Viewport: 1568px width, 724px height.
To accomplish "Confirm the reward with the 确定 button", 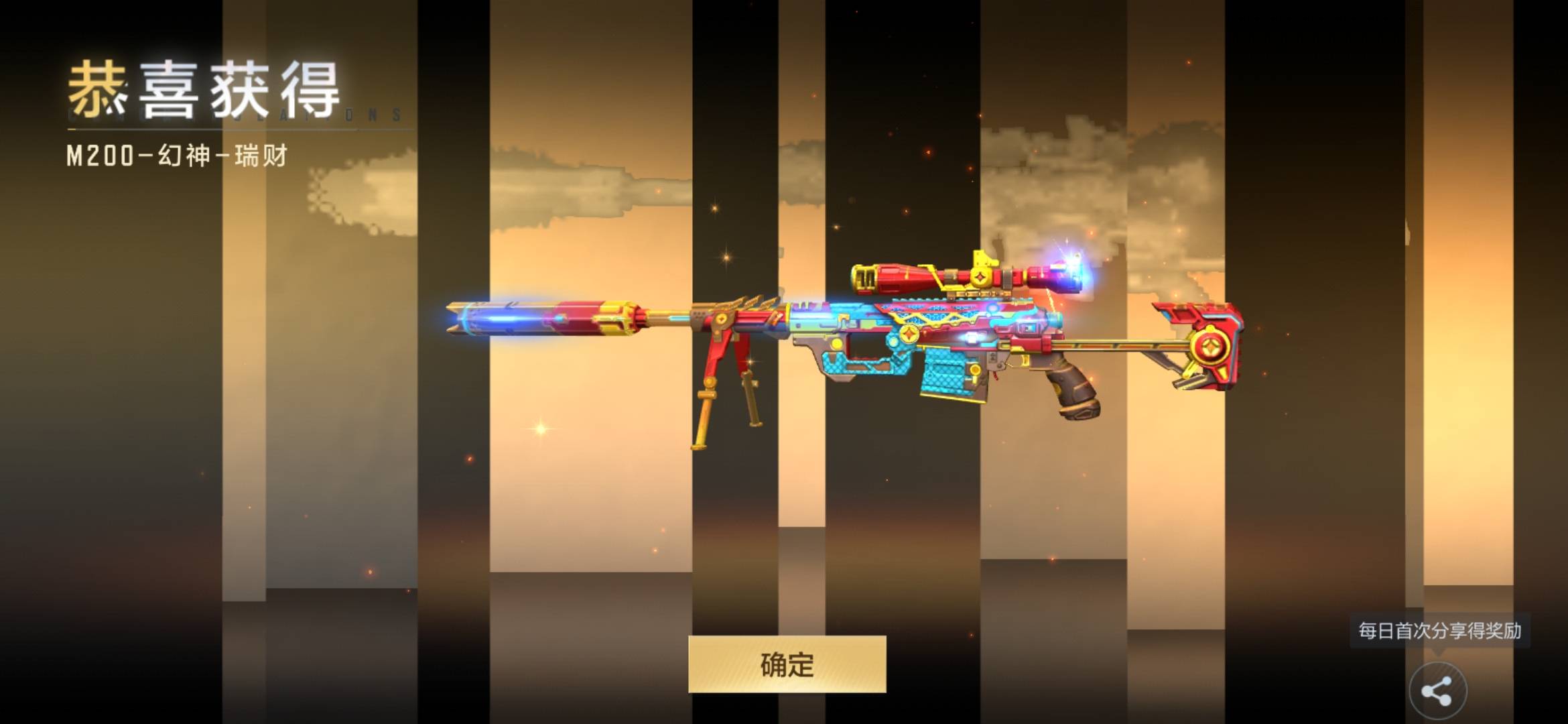I will click(787, 664).
